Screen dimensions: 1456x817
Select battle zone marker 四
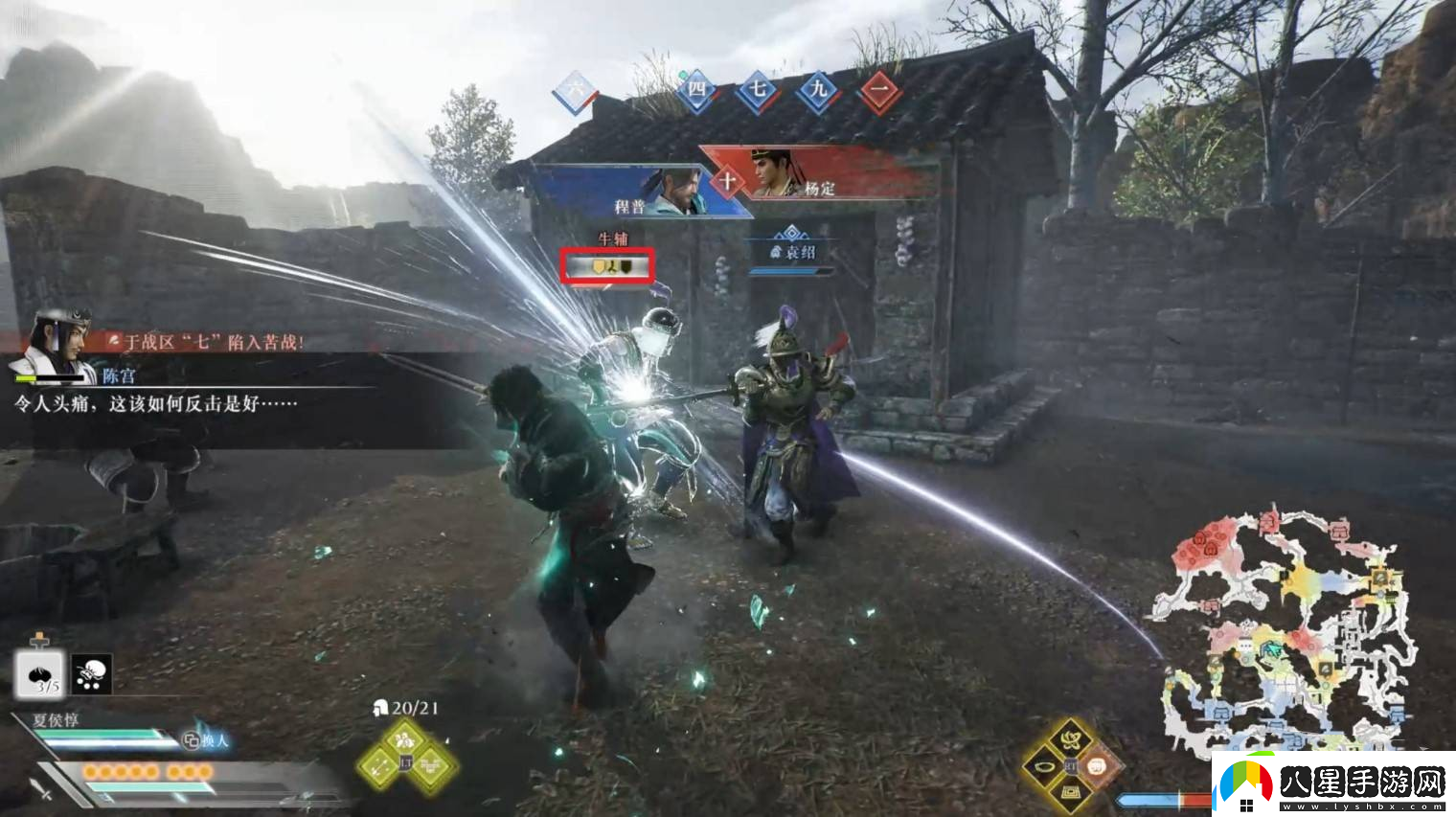(696, 90)
